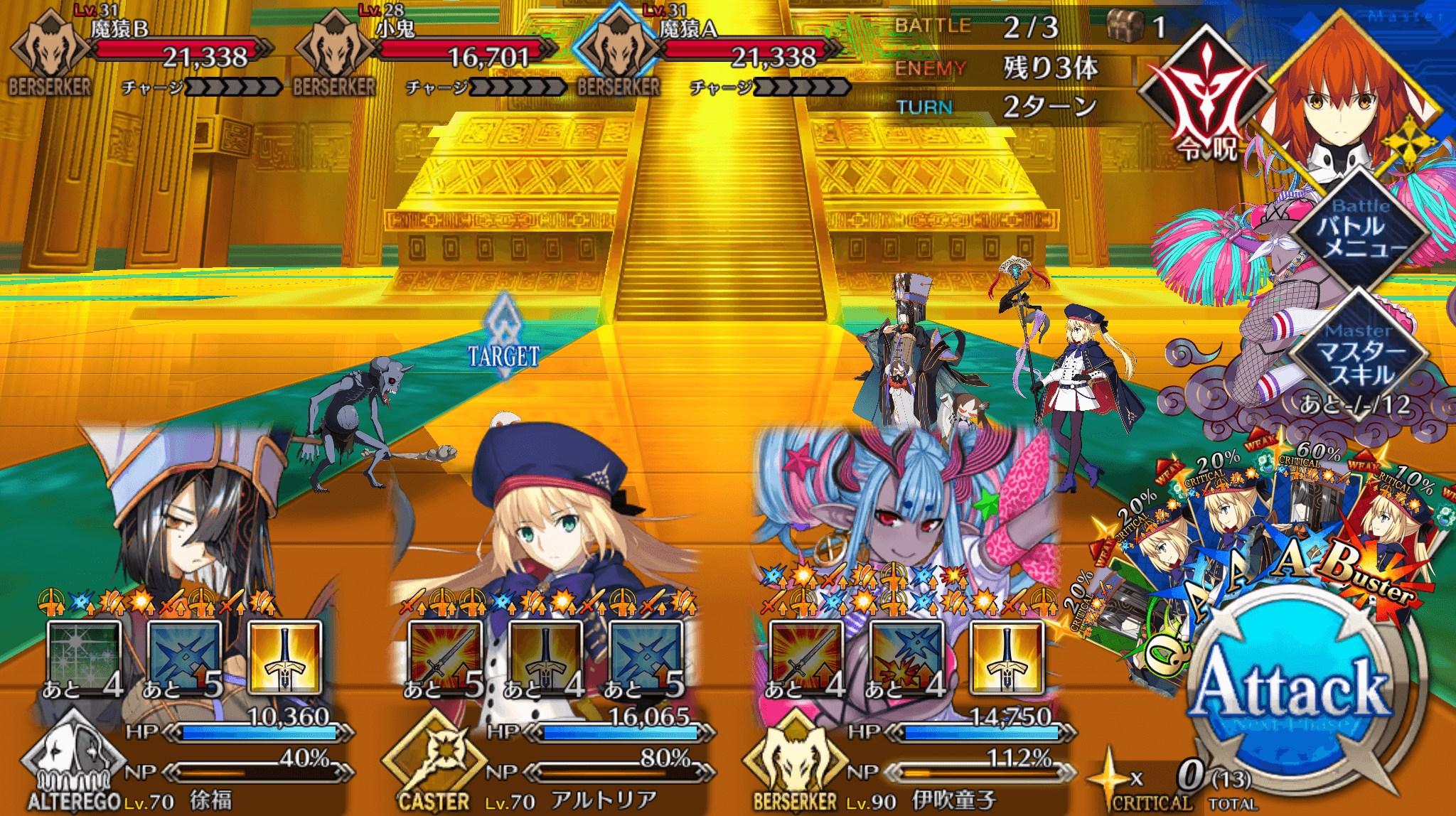This screenshot has width=1456, height=816.
Task: Open the Master Skill panel
Action: click(x=1359, y=353)
